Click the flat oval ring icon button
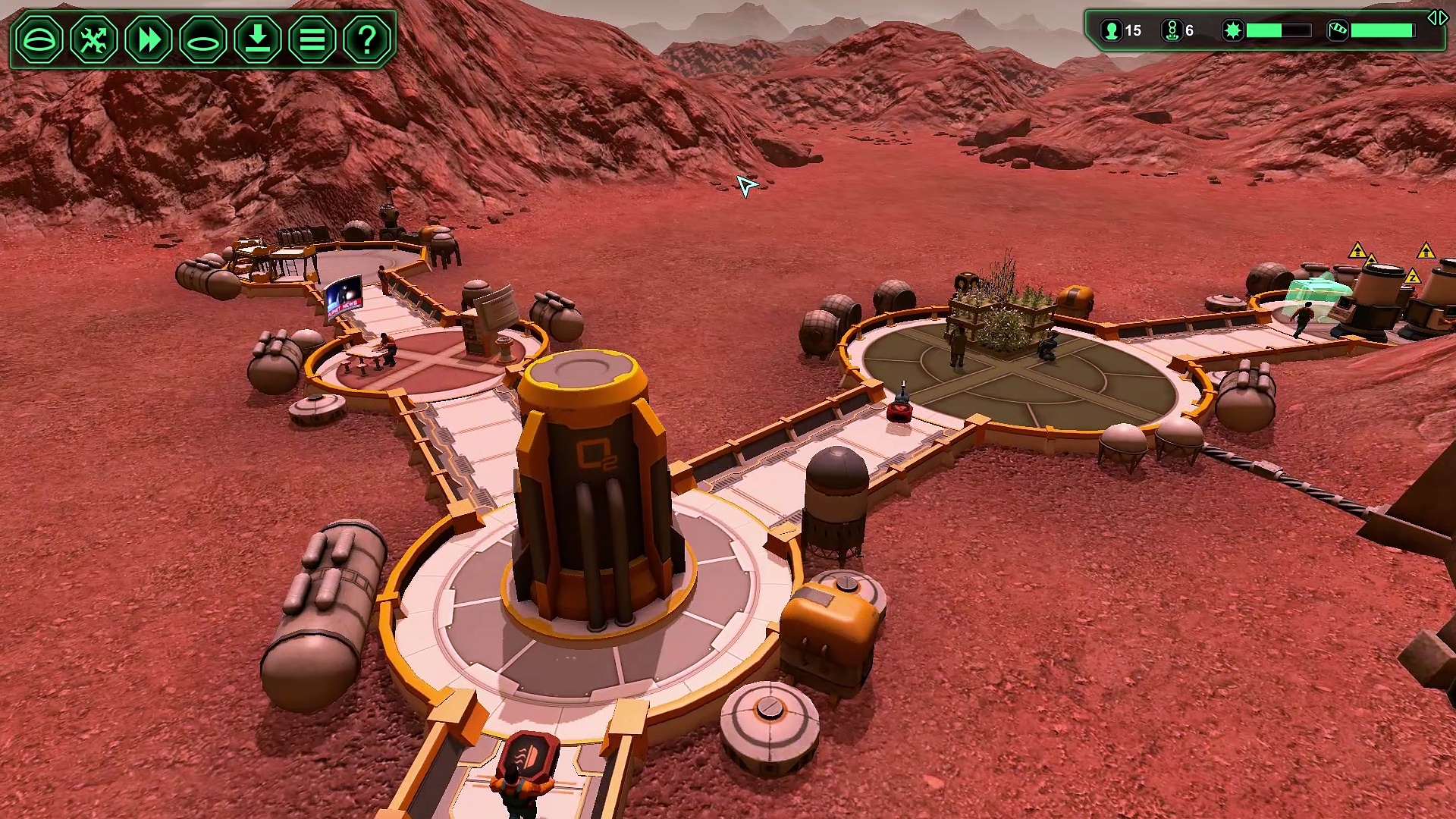Viewport: 1456px width, 819px height. (203, 39)
